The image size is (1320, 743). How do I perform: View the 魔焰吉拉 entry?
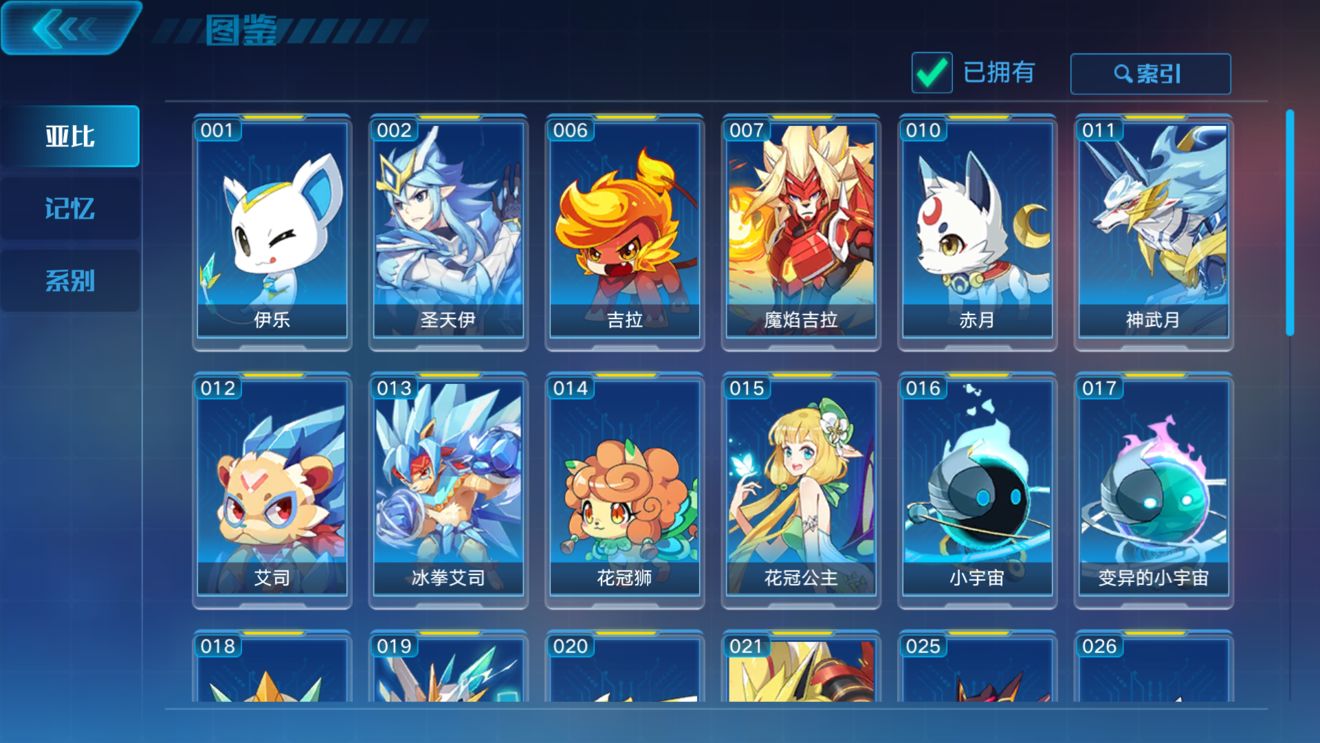click(x=800, y=230)
